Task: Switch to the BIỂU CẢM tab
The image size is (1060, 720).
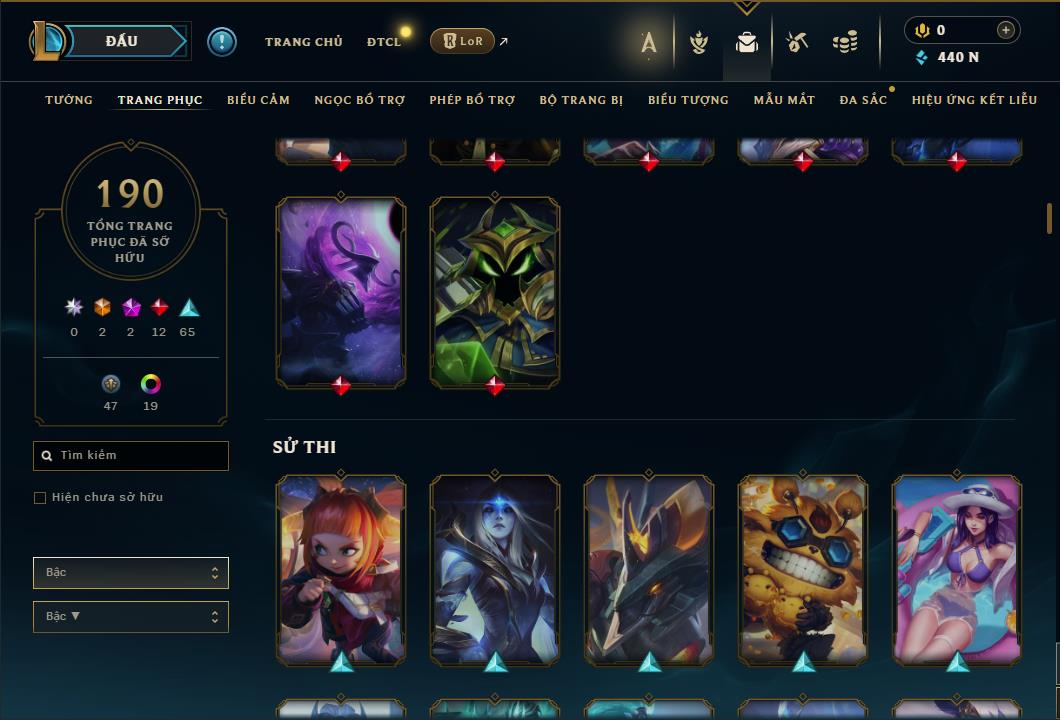Action: 258,100
